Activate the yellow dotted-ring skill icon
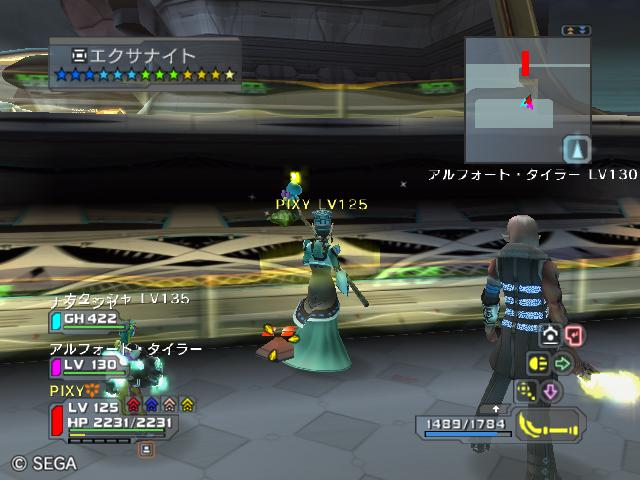This screenshot has height=480, width=640. pyautogui.click(x=526, y=391)
